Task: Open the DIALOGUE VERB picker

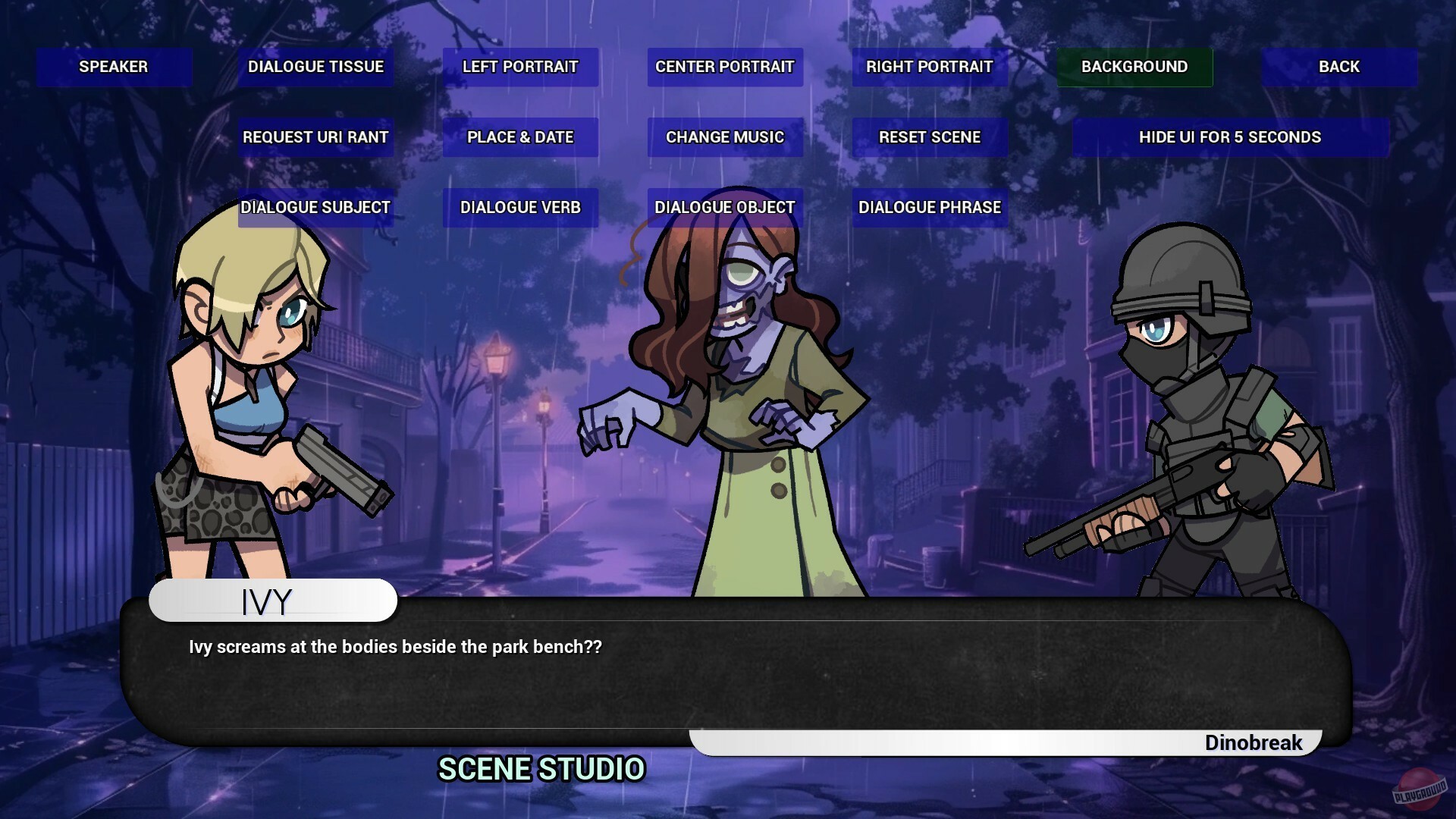Action: click(x=520, y=206)
